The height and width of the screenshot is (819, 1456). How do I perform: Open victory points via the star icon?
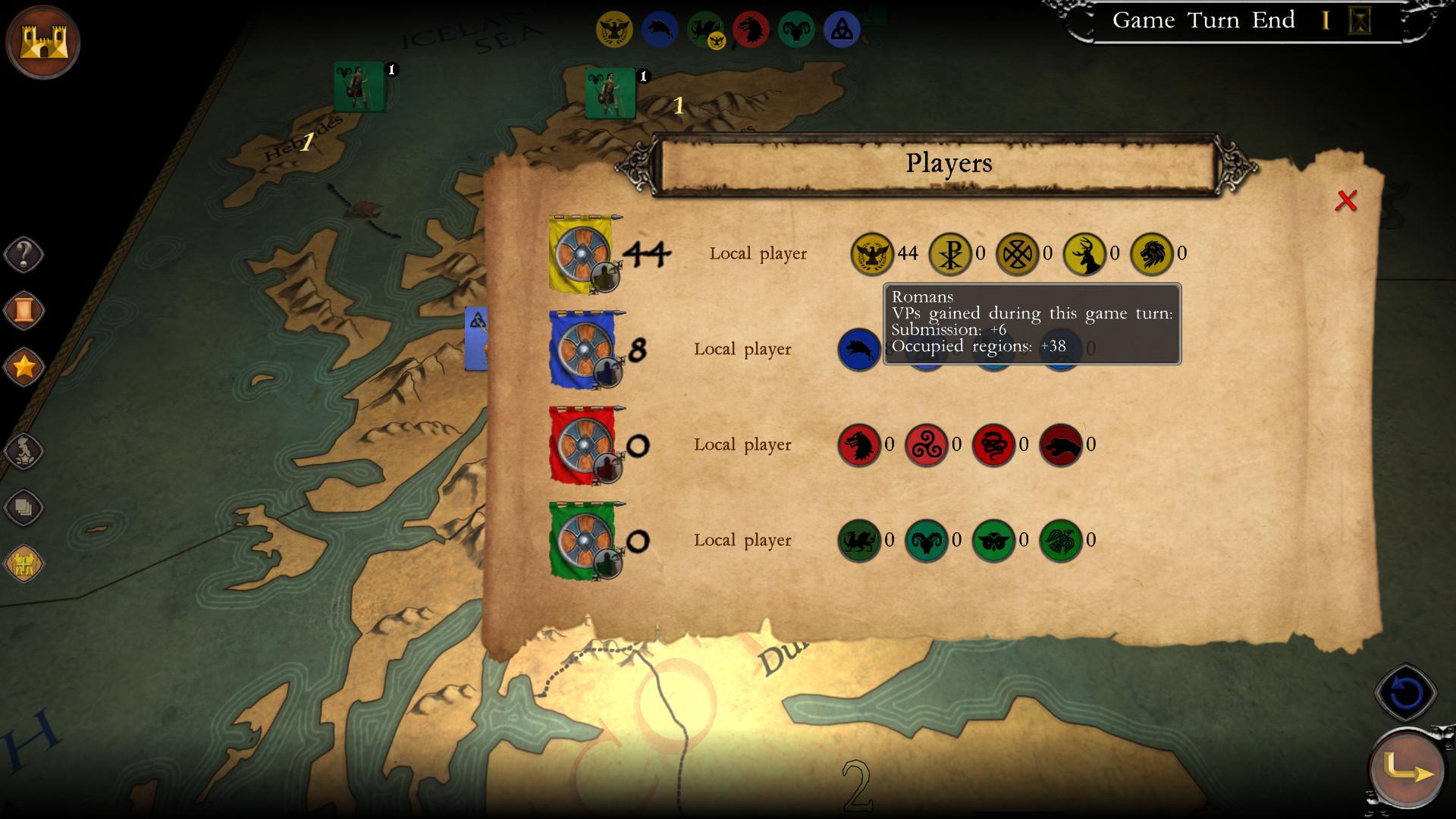click(24, 364)
